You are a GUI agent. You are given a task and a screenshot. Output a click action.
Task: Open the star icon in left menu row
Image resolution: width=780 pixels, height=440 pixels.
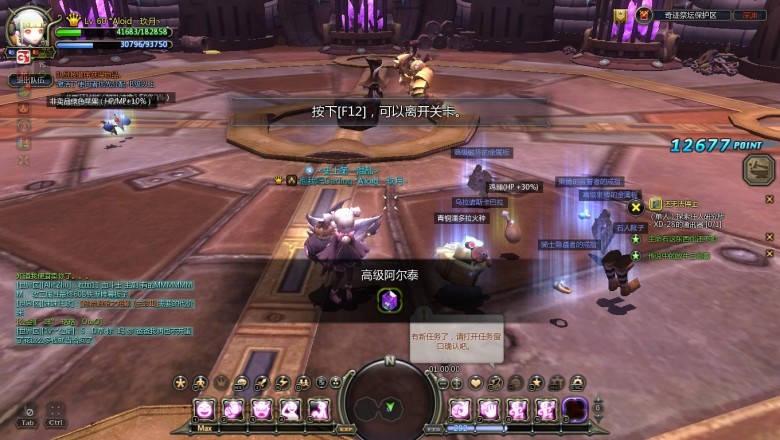tap(180, 382)
